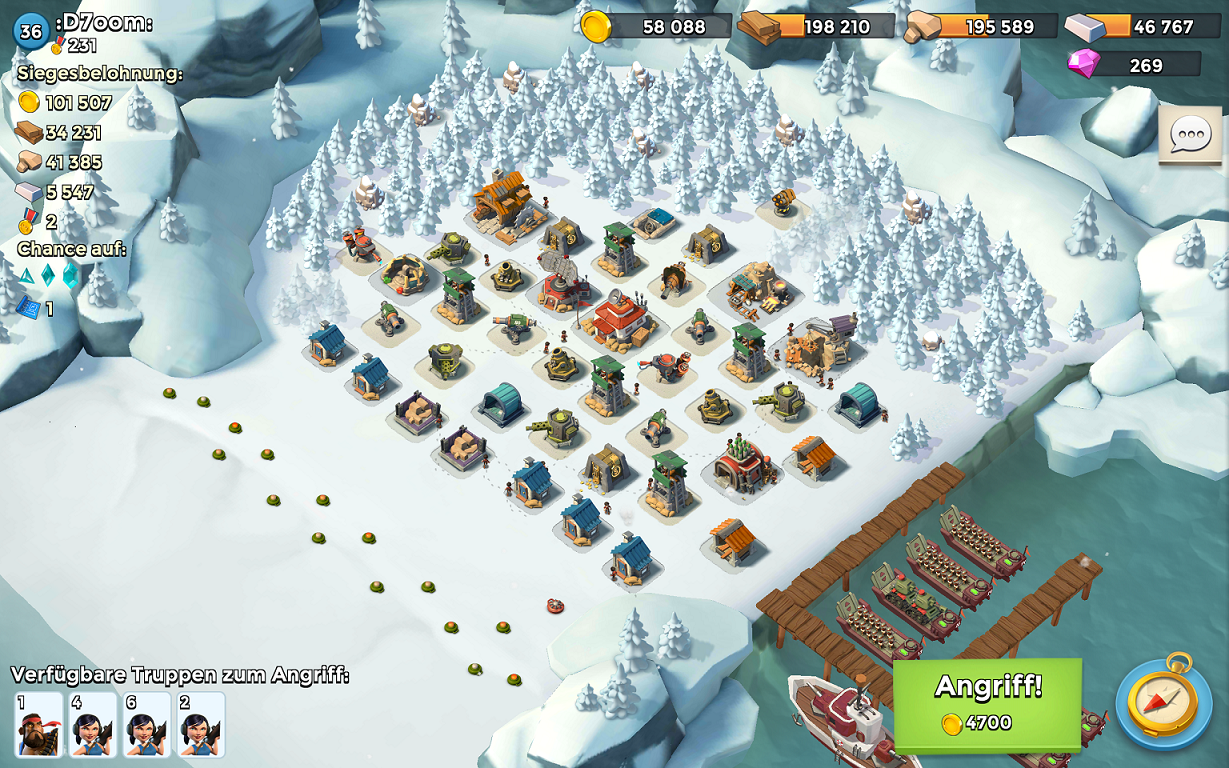Select the Zooka troop card showing 2

click(201, 724)
